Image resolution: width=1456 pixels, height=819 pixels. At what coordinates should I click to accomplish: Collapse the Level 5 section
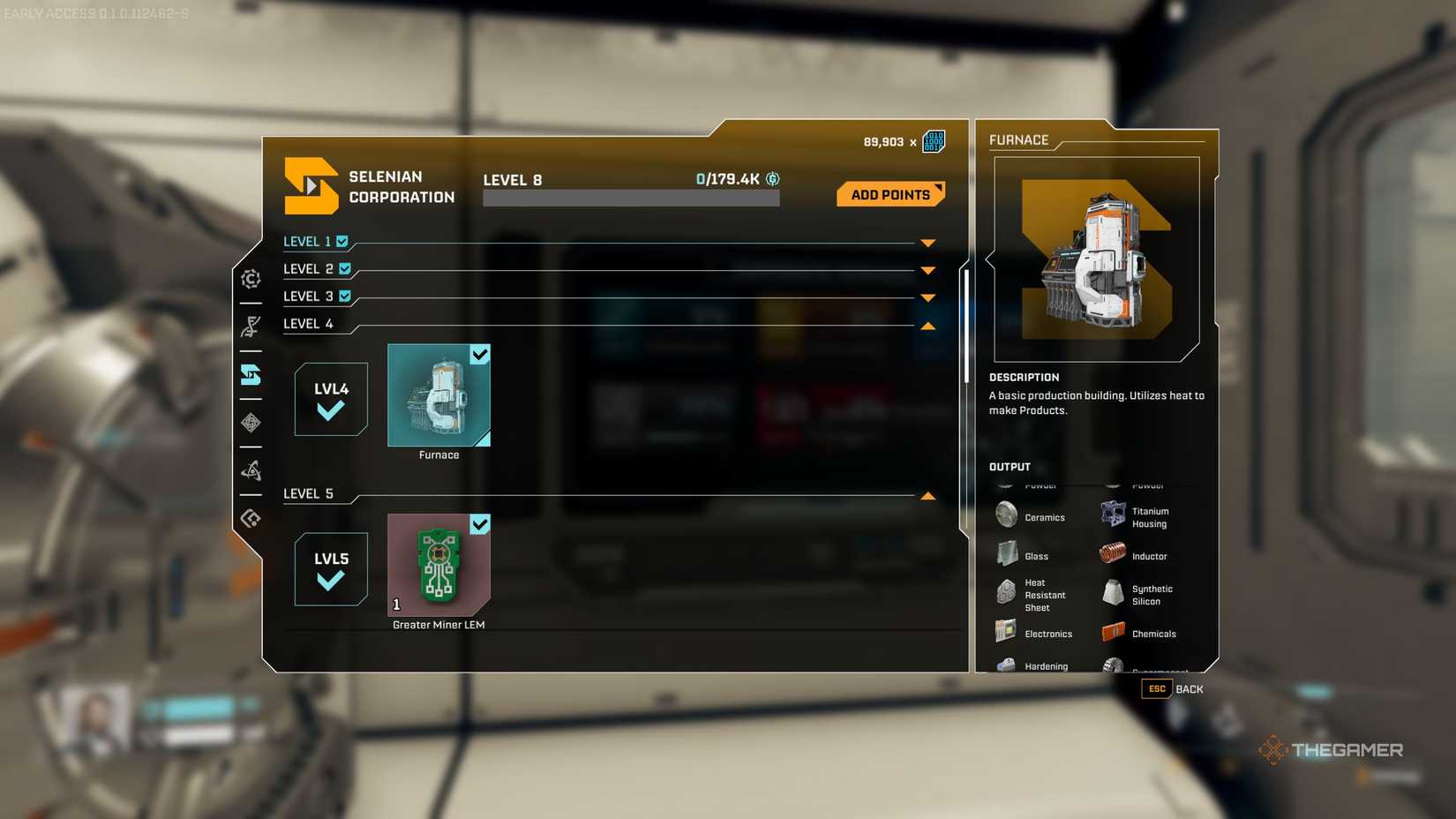click(927, 495)
